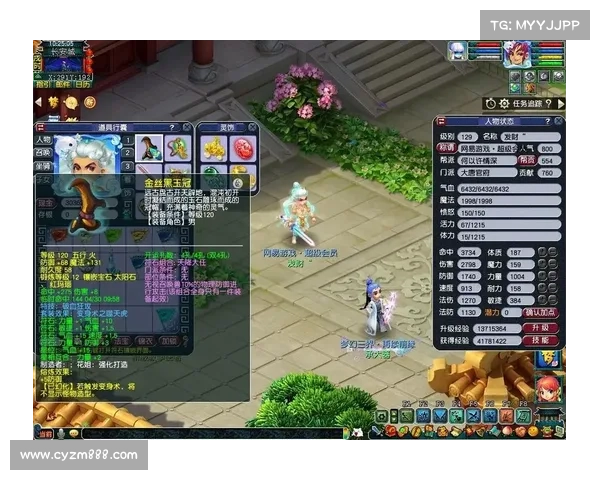Click the white-haired pet portrait icon

click(x=457, y=49)
